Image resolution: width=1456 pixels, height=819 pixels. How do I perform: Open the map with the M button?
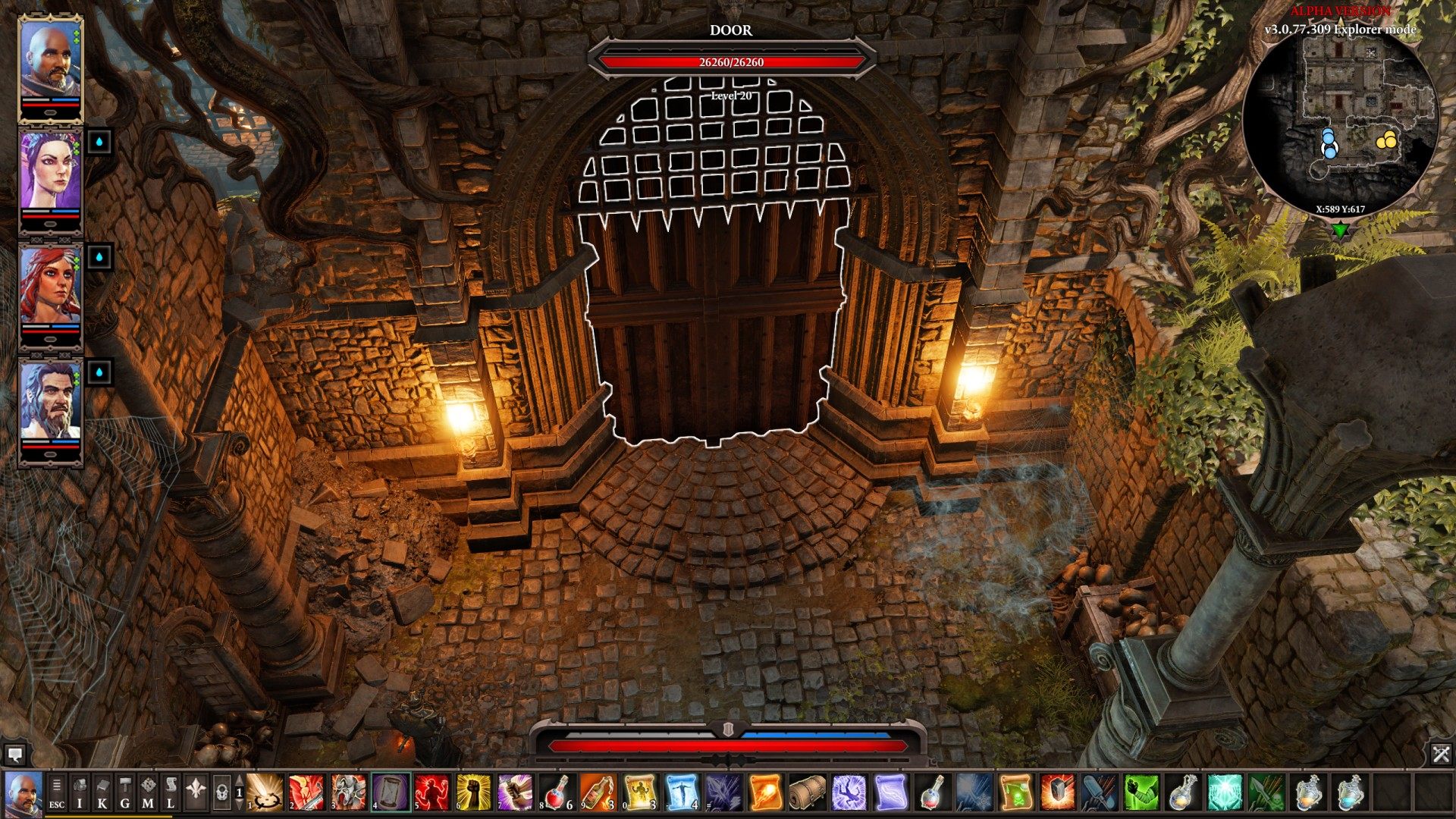pos(148,792)
